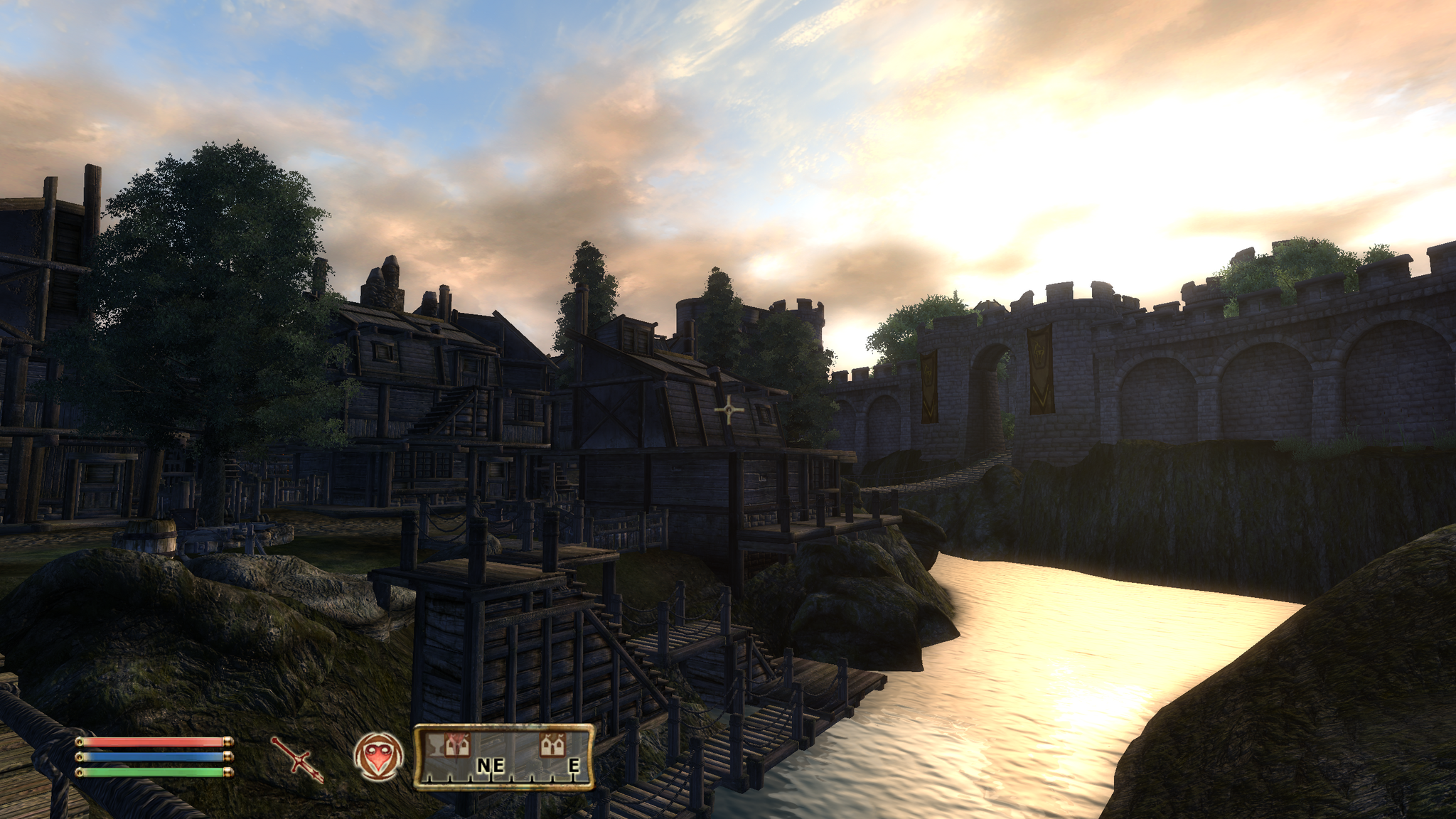This screenshot has height=819, width=1456.
Task: Click the compass bar
Action: 503,758
